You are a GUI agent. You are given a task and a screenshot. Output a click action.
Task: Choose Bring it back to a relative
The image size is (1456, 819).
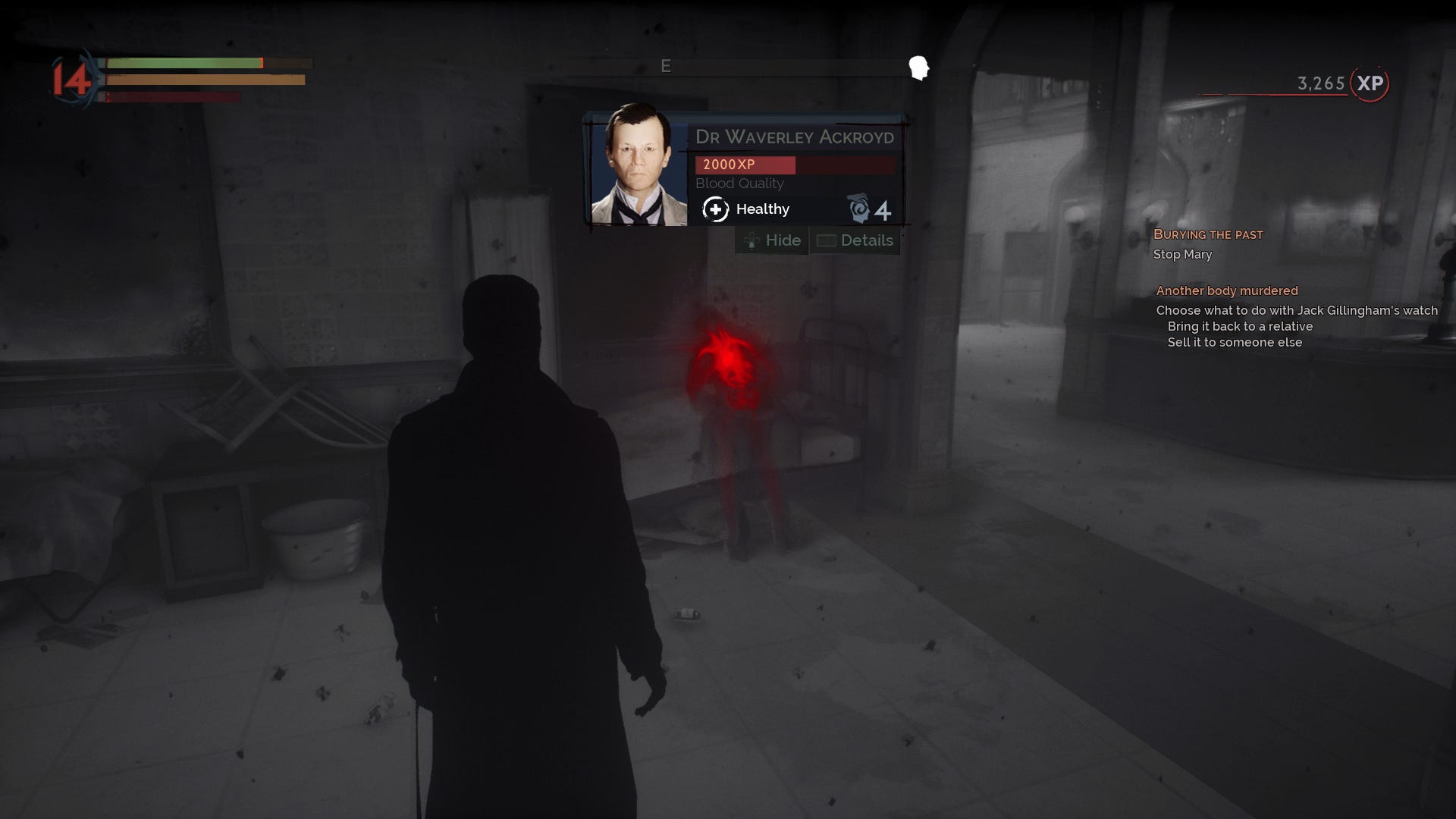coord(1239,326)
